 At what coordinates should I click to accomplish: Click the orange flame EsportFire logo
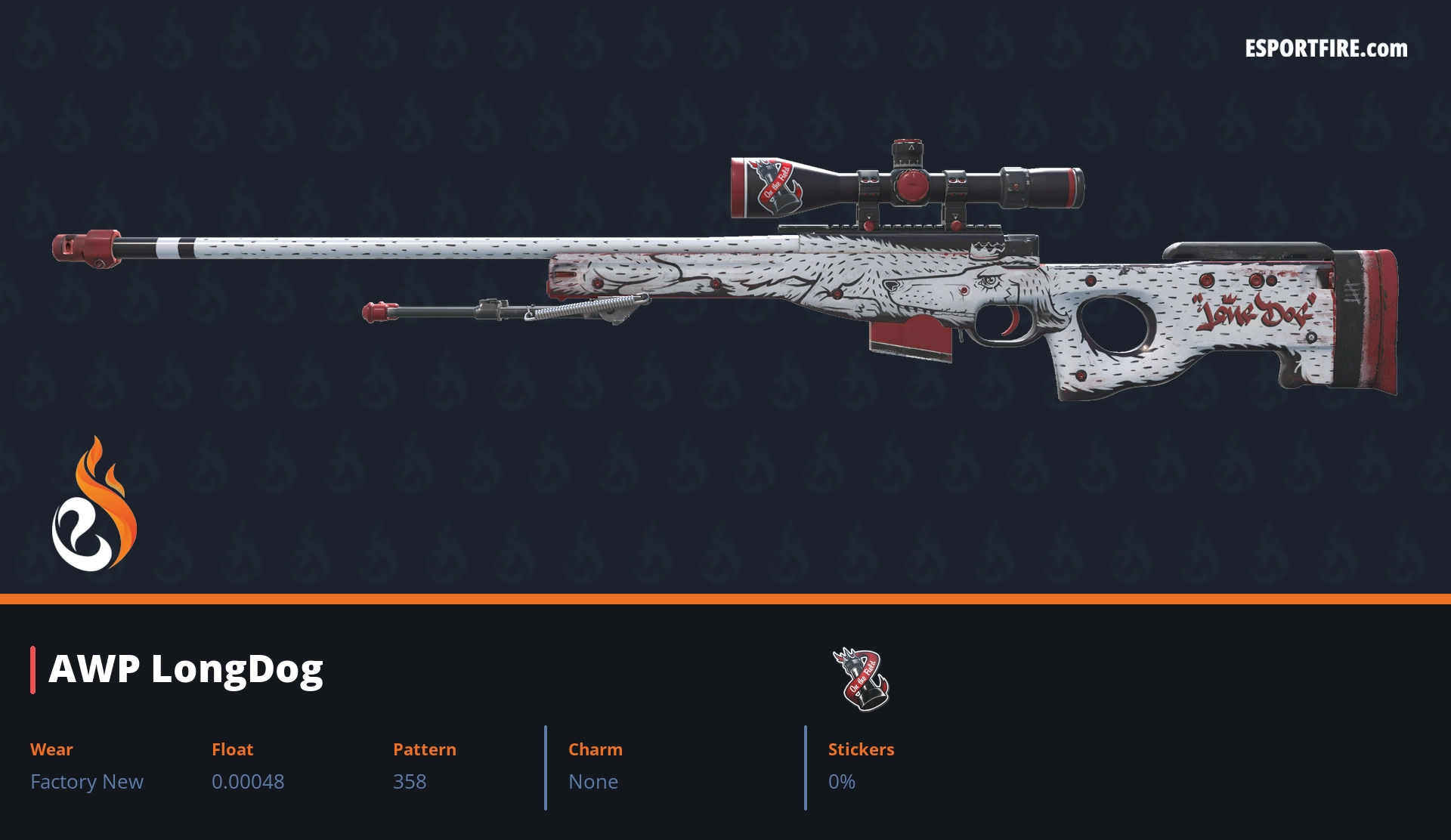coord(94,505)
